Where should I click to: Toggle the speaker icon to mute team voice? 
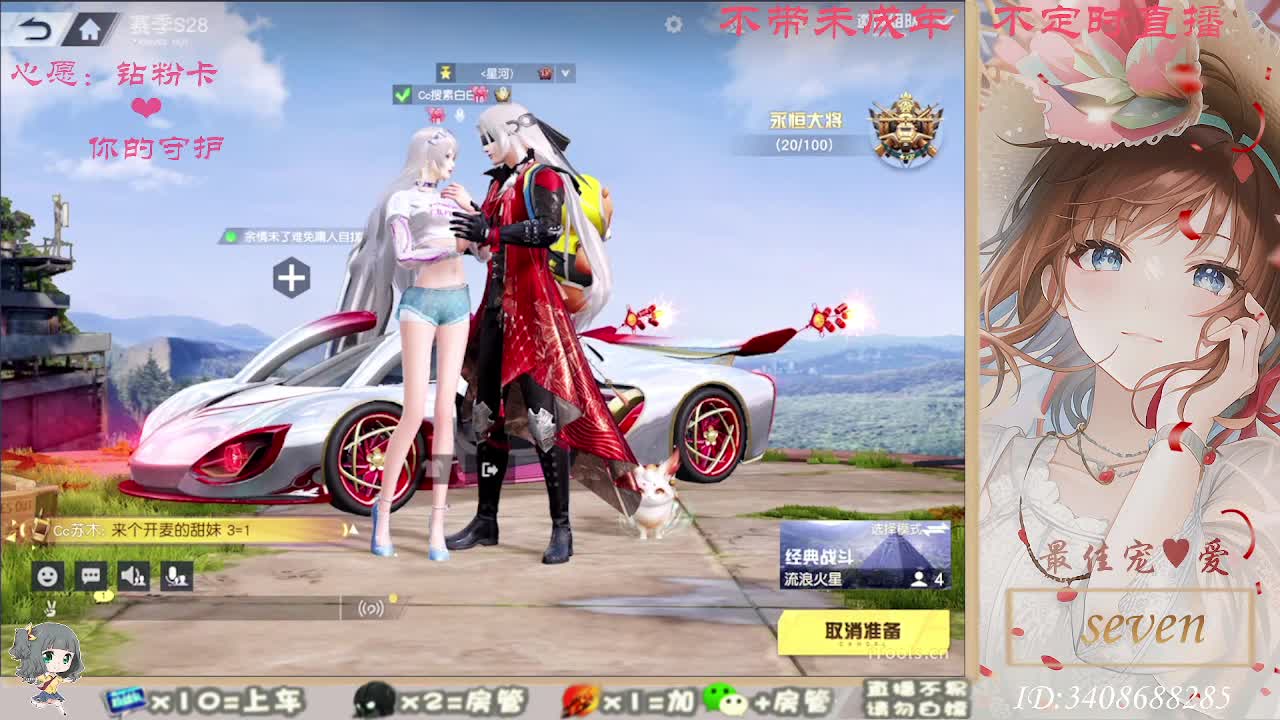coord(134,575)
